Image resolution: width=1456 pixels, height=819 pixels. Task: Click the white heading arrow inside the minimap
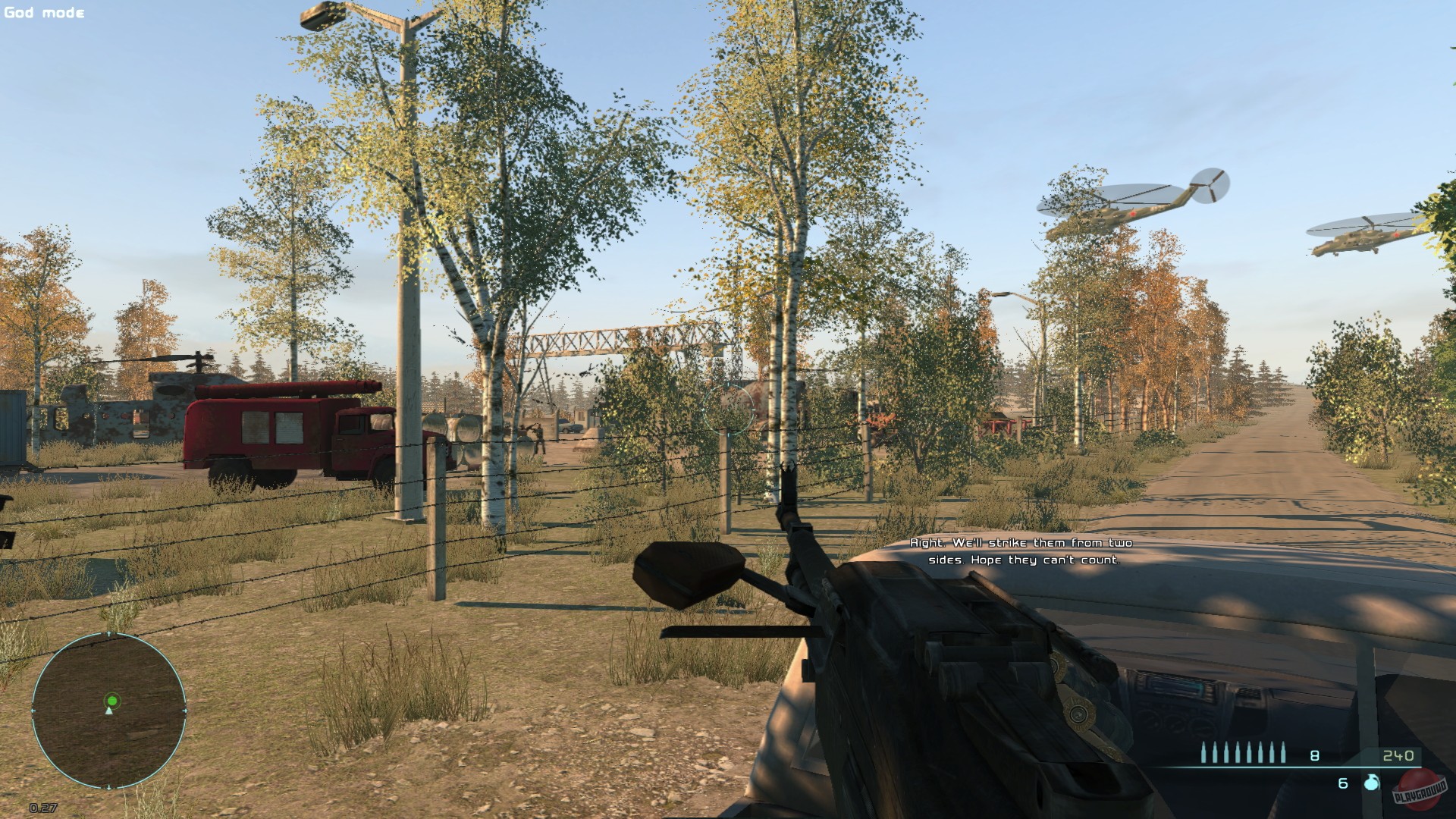point(109,711)
